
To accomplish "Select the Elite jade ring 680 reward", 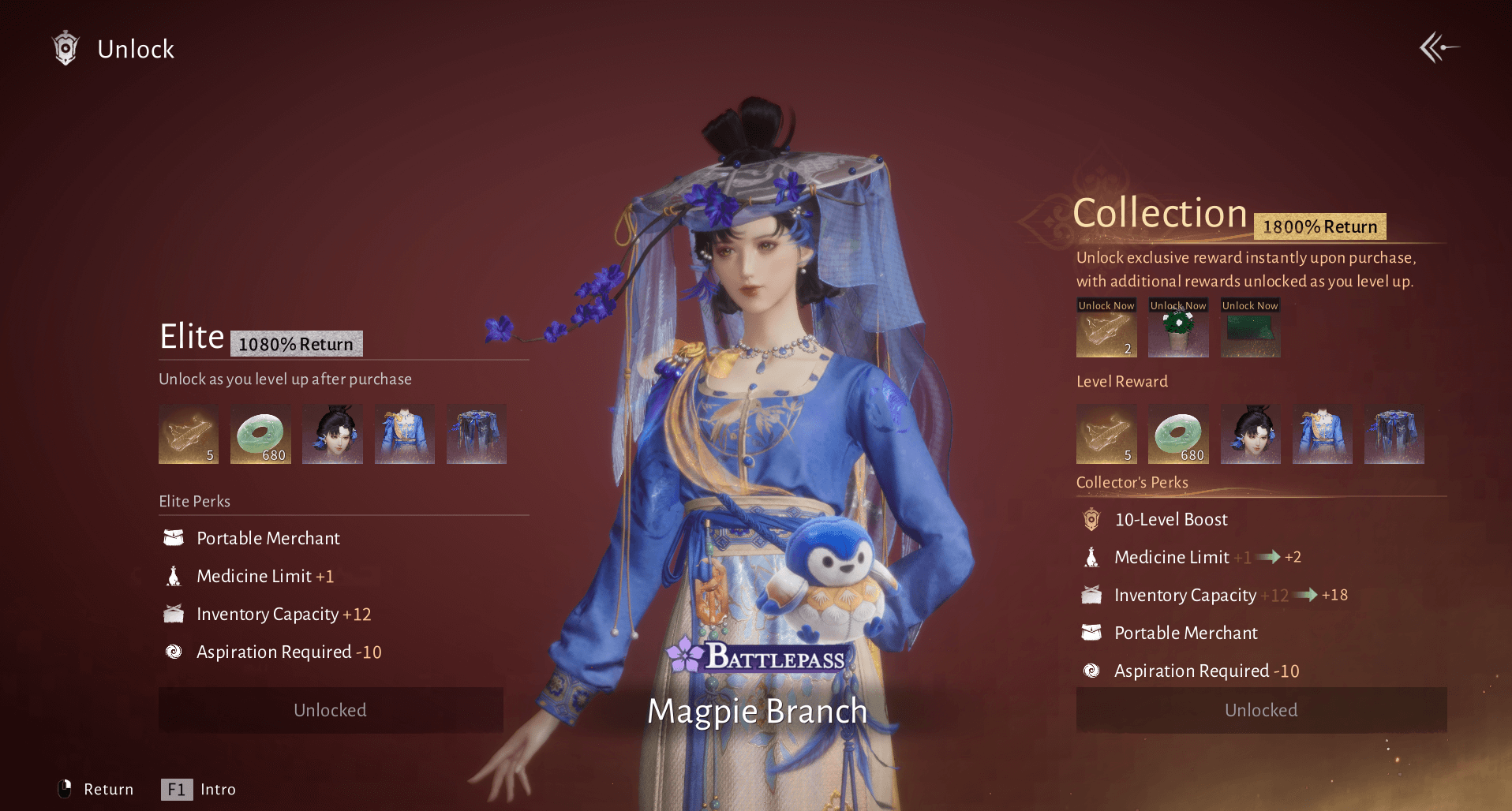I will coord(260,434).
